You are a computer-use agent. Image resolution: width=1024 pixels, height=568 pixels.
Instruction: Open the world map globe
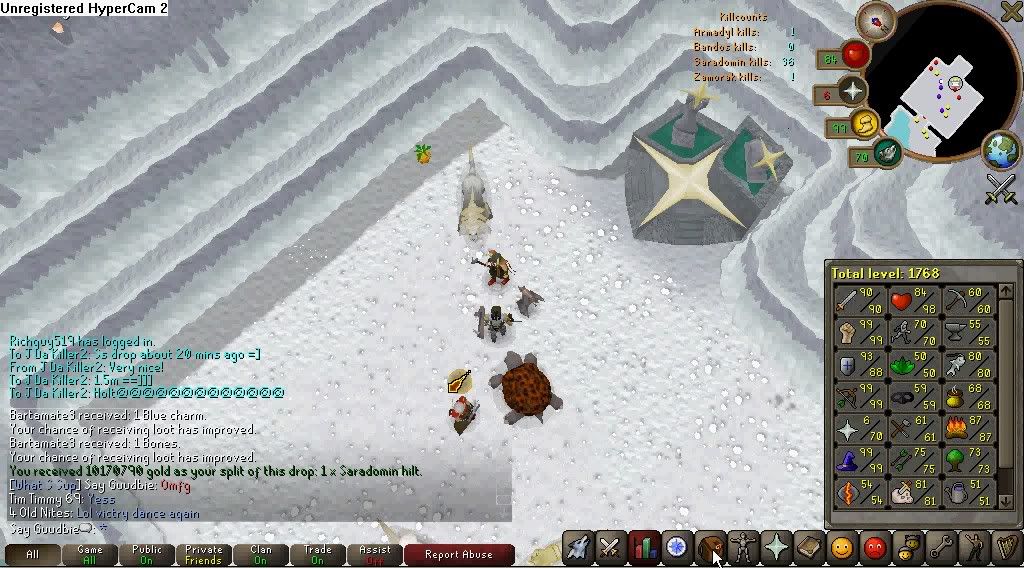point(1000,151)
